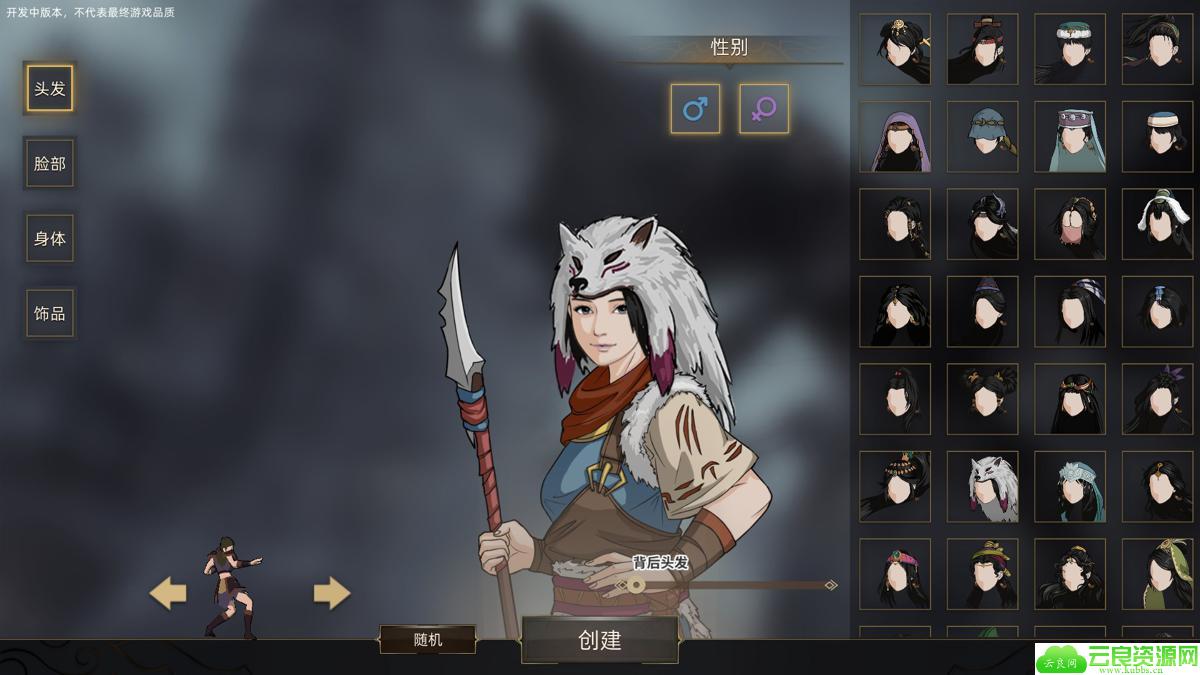Click the 创建 (create) button
This screenshot has height=675, width=1200.
(600, 640)
